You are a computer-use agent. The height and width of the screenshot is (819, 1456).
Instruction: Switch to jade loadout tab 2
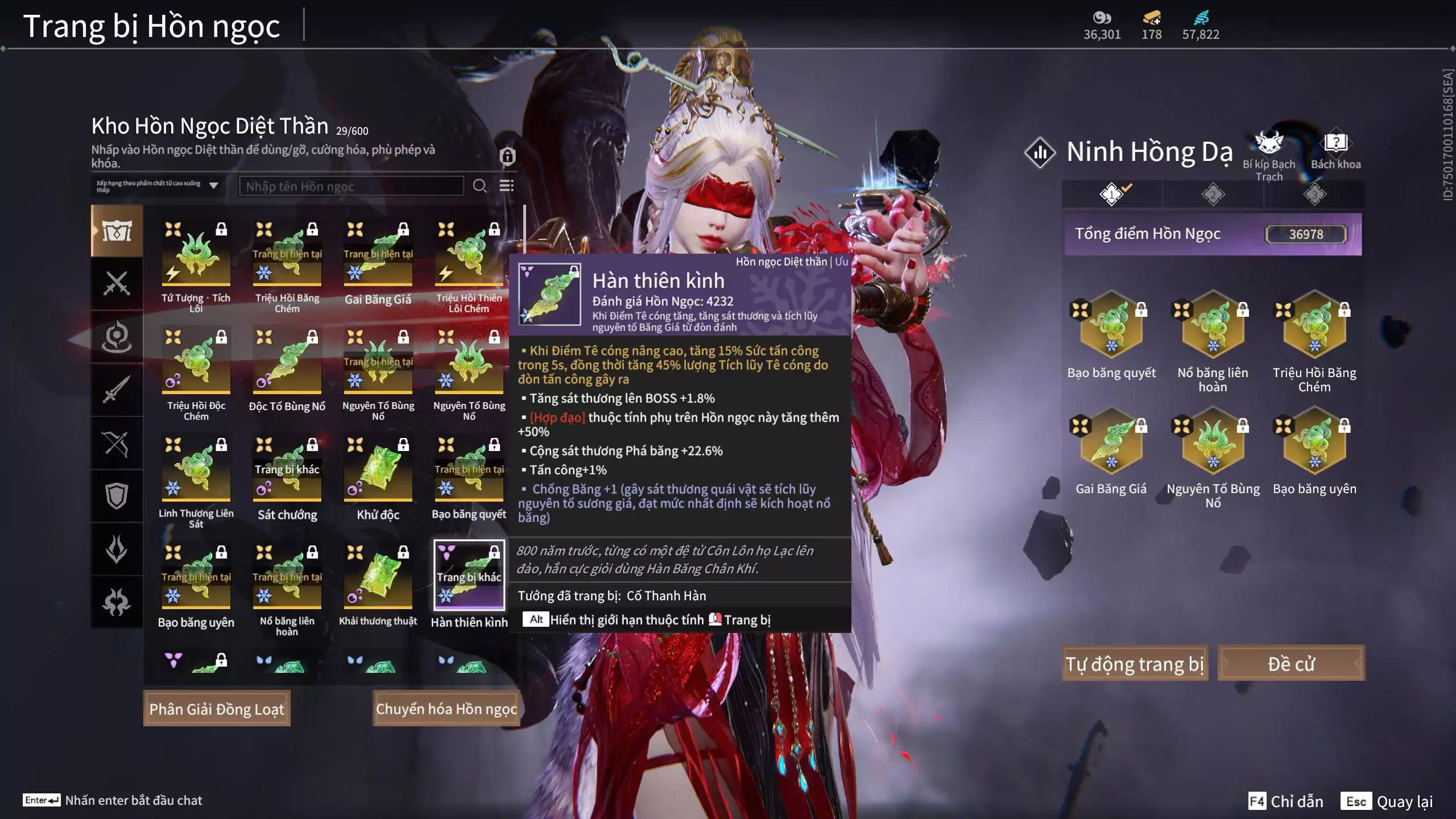(1213, 195)
